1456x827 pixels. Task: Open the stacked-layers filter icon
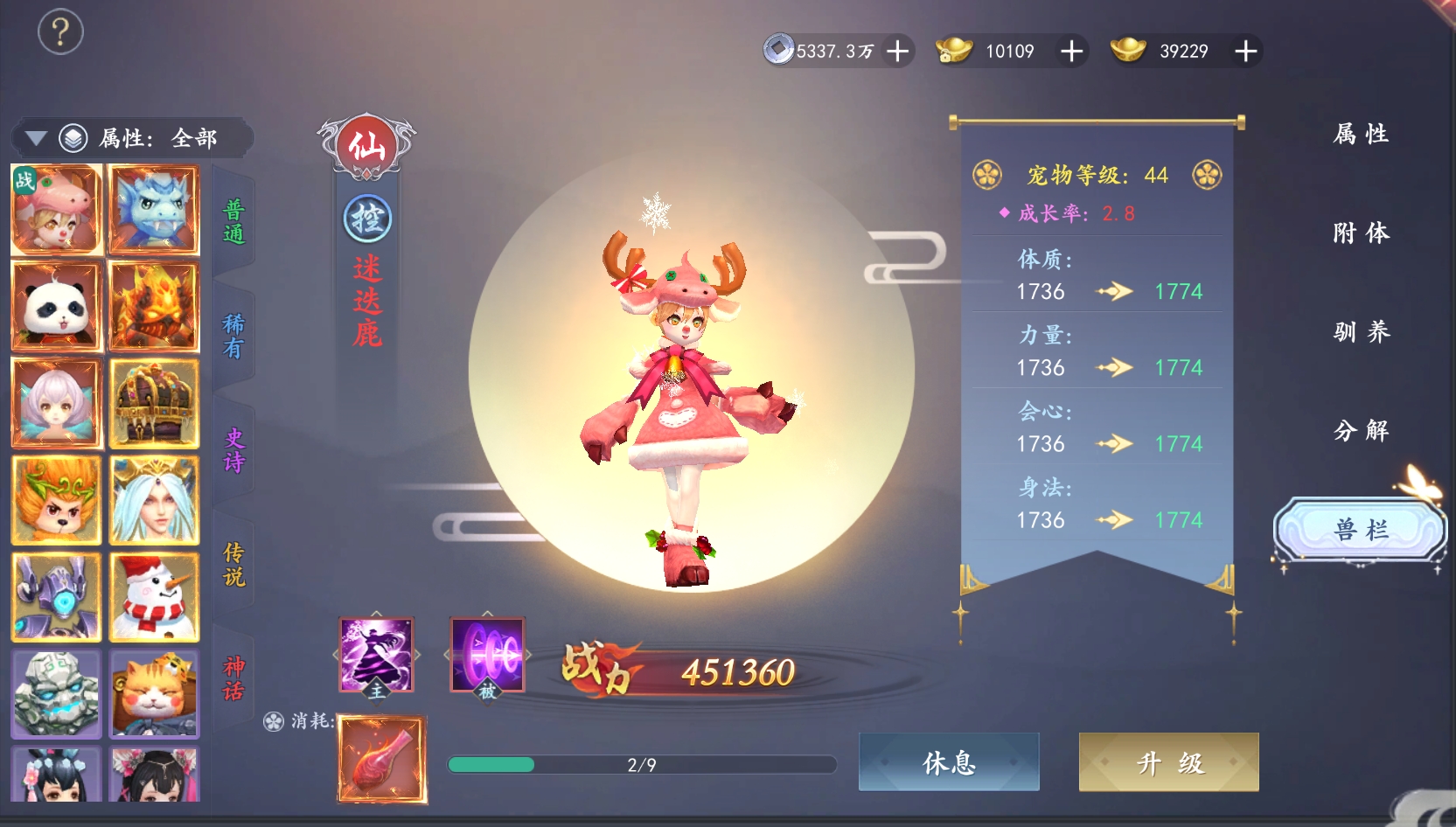pos(74,138)
